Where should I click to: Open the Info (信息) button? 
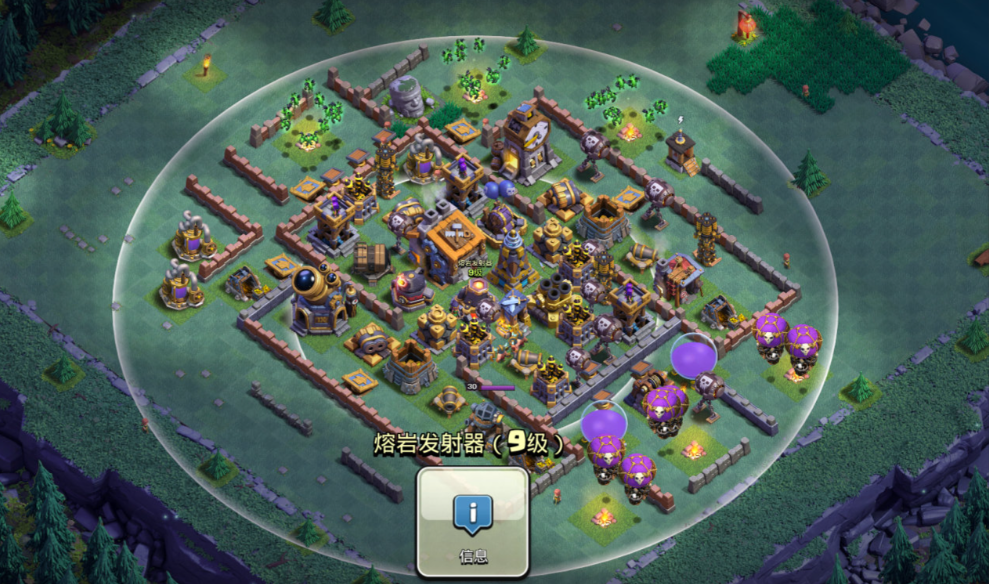[472, 521]
